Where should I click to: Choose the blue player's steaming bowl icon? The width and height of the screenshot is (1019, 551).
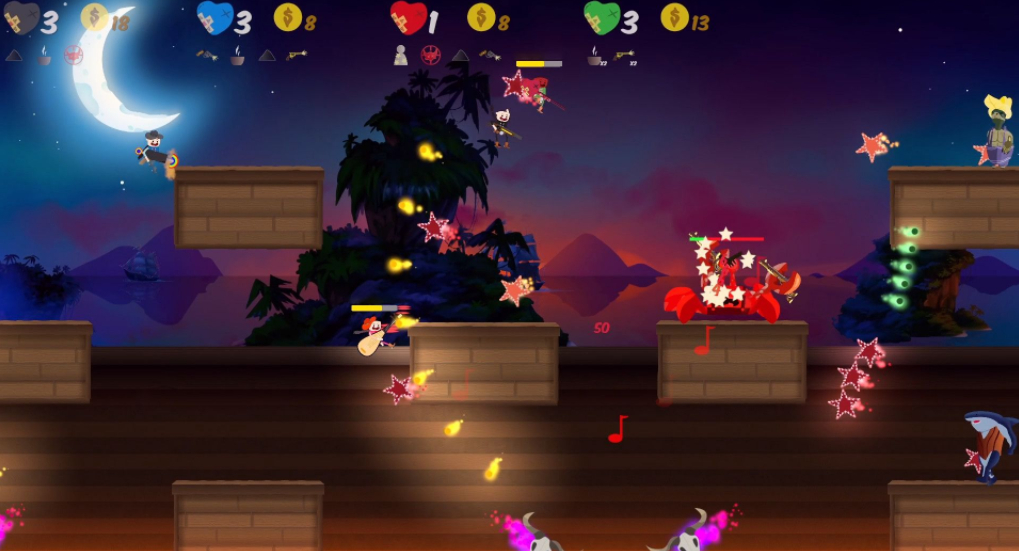tap(238, 55)
